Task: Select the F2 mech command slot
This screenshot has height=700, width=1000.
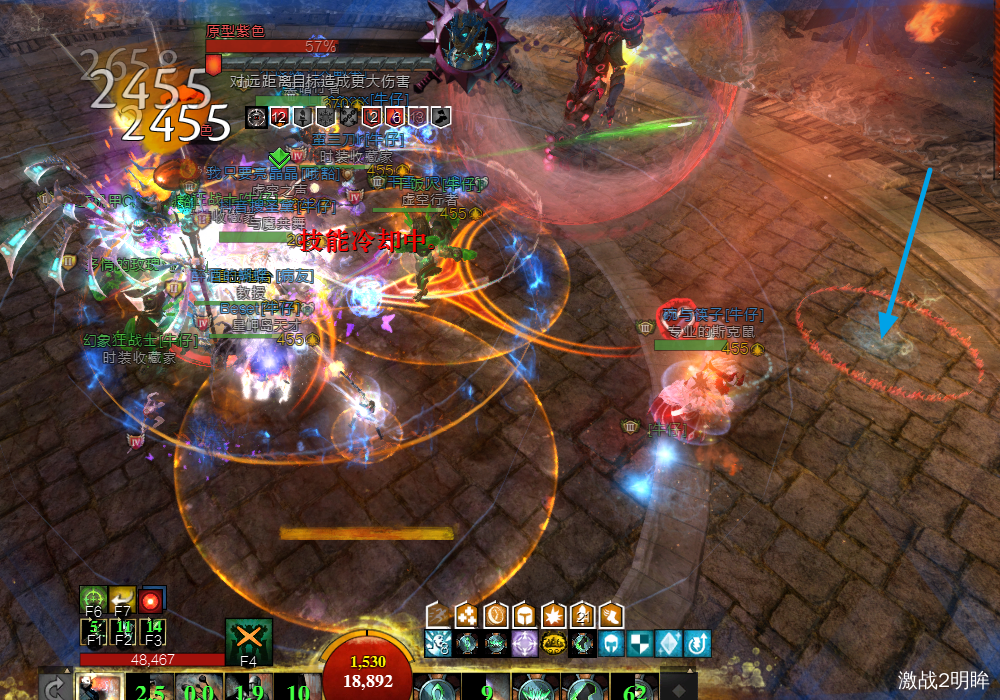Action: tap(122, 631)
